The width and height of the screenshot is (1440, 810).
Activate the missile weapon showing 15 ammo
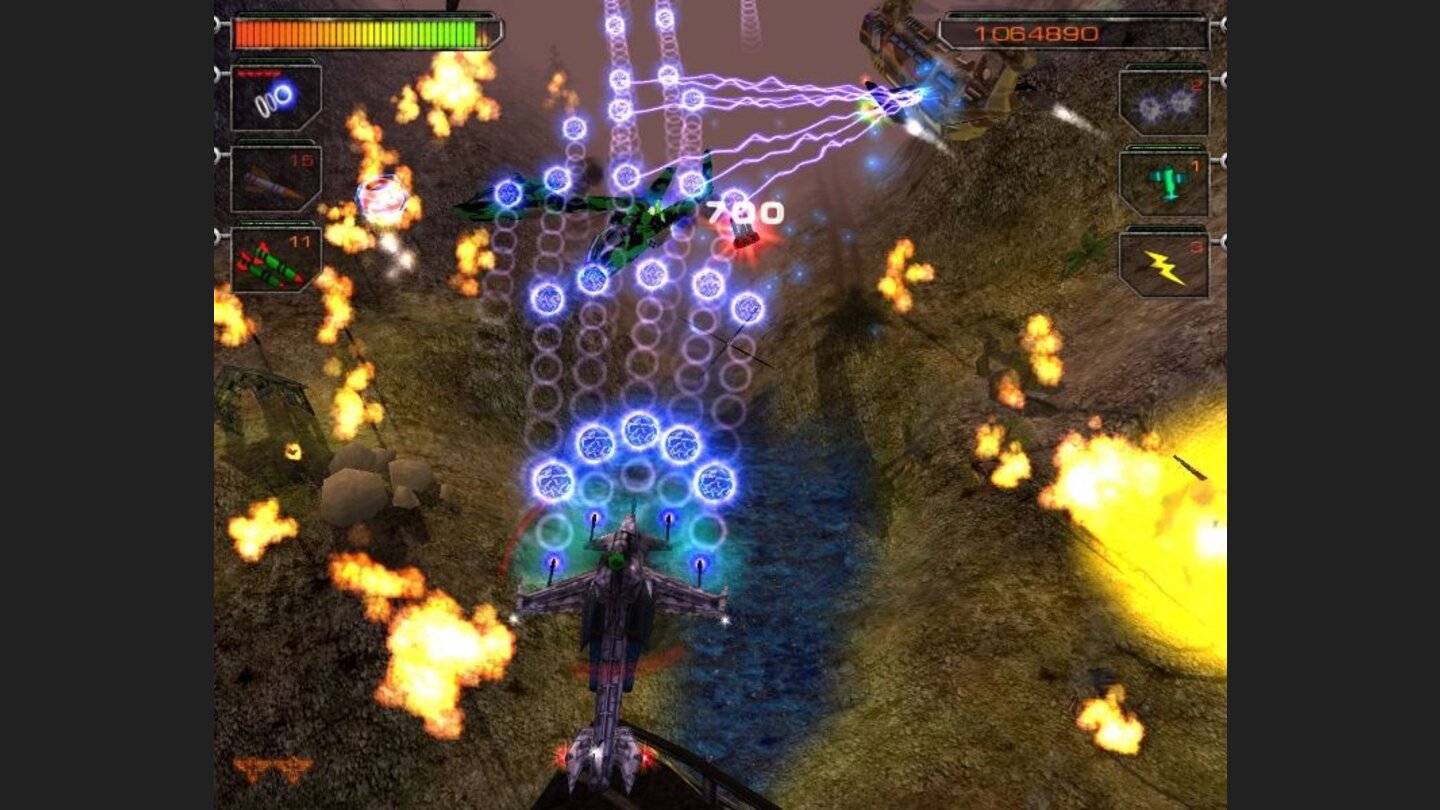(275, 182)
